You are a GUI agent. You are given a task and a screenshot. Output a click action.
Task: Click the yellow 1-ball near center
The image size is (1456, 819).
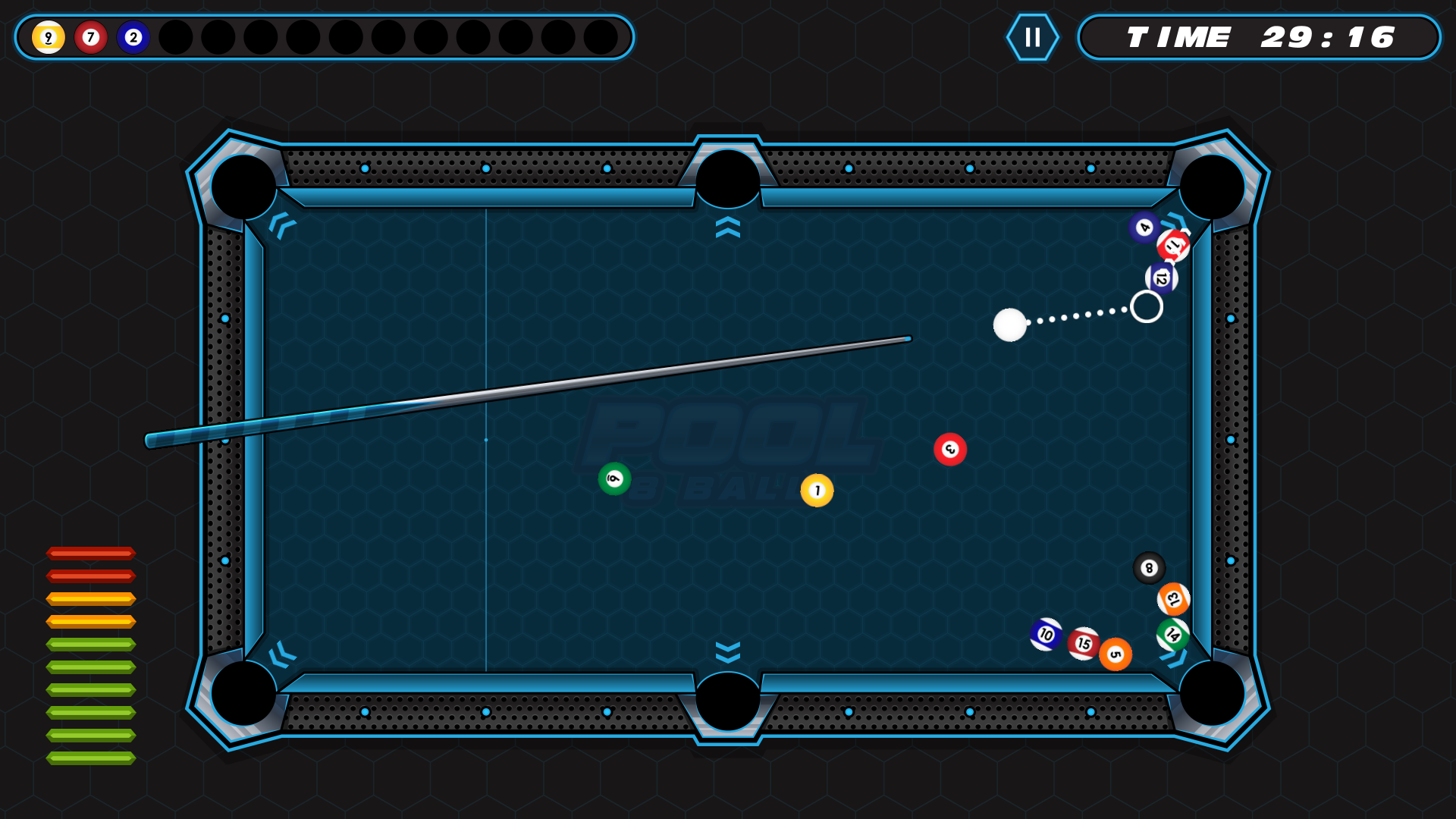click(817, 490)
